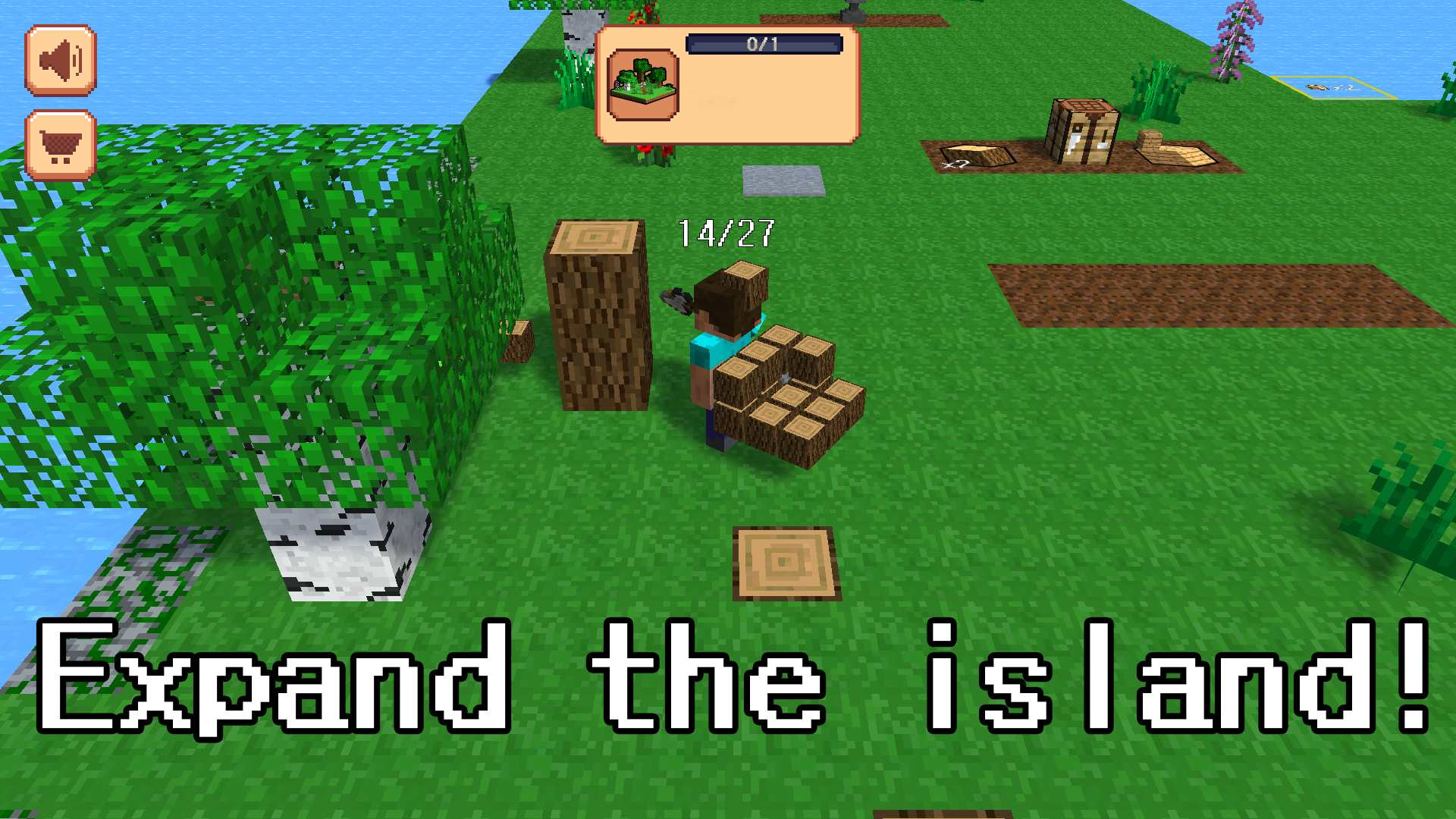Open the shop via cart icon
Viewport: 1456px width, 819px height.
click(x=59, y=144)
